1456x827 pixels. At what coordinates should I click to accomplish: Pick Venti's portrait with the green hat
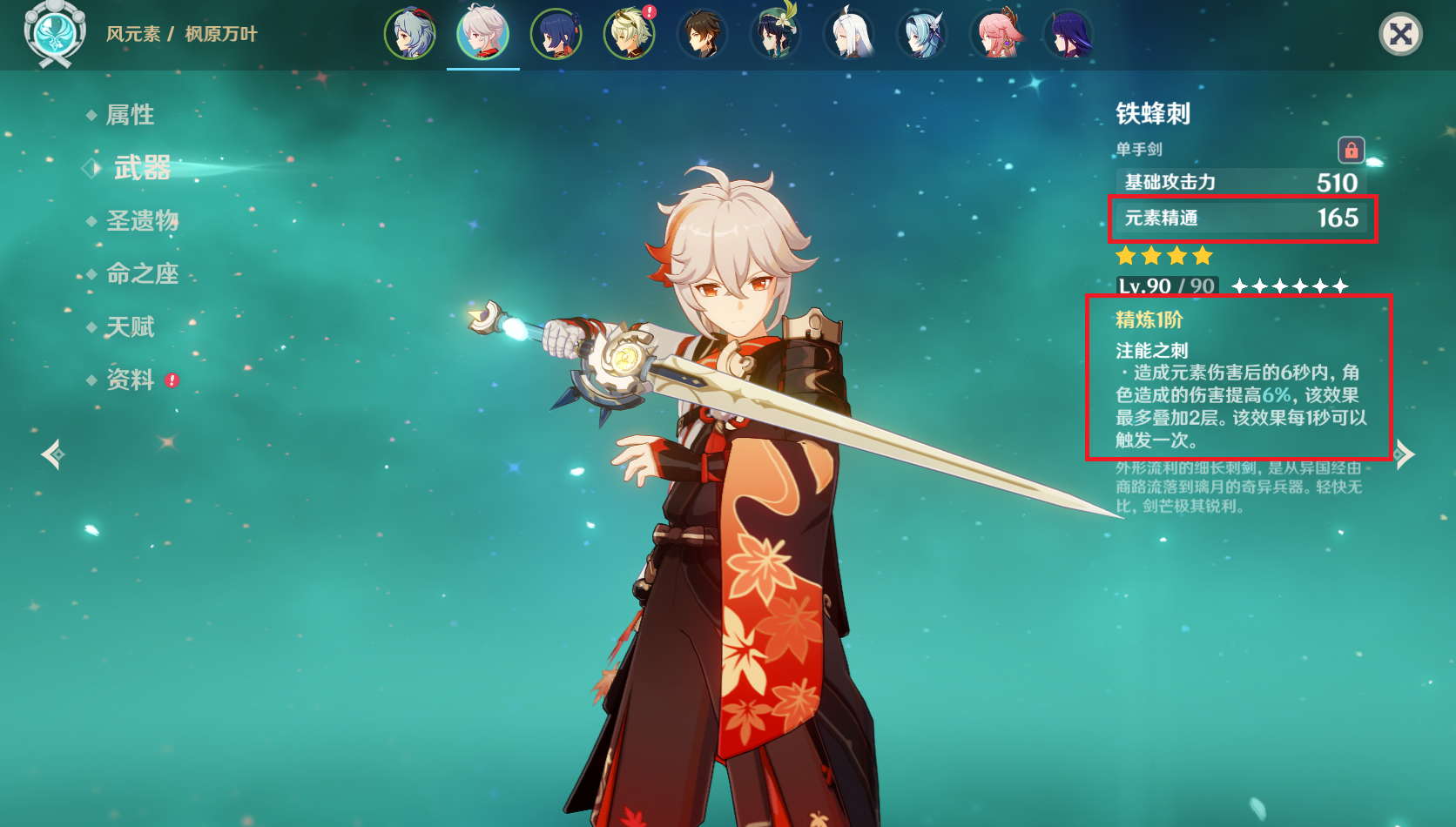[776, 35]
